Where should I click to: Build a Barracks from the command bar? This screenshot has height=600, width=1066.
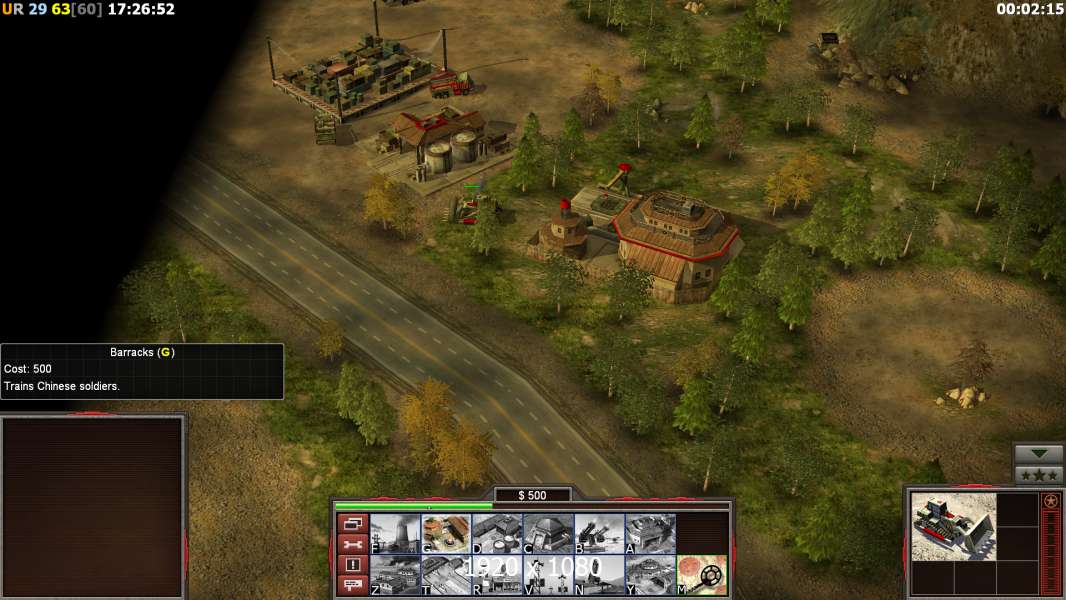click(x=446, y=534)
